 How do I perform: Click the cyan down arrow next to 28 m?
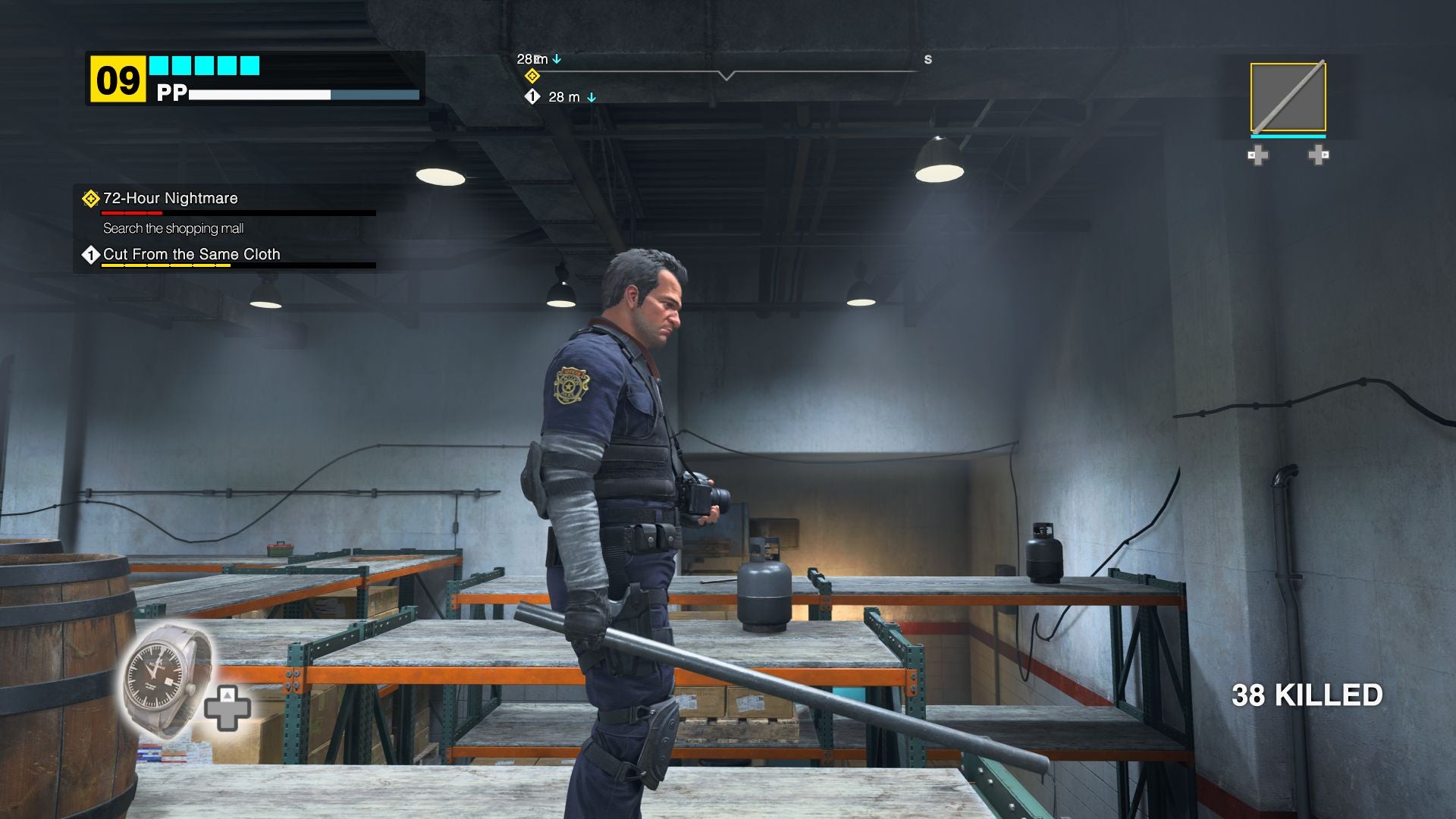pyautogui.click(x=558, y=58)
